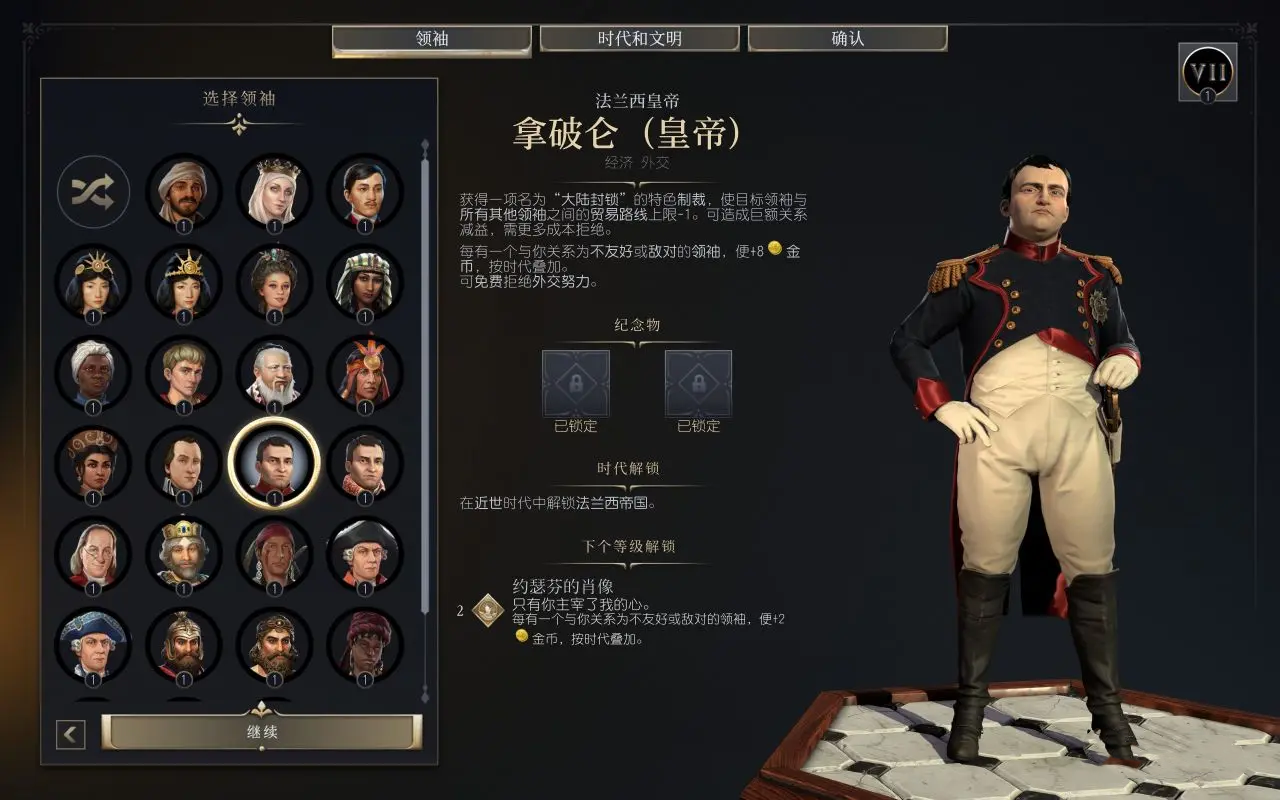Go back with the left arrow button
The width and height of the screenshot is (1280, 800).
click(70, 735)
